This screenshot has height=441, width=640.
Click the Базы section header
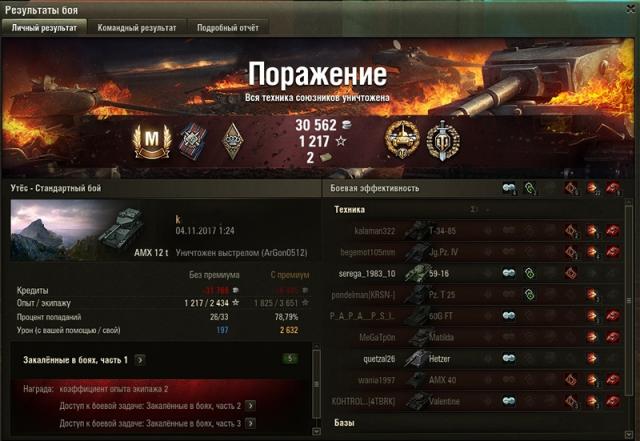click(346, 423)
